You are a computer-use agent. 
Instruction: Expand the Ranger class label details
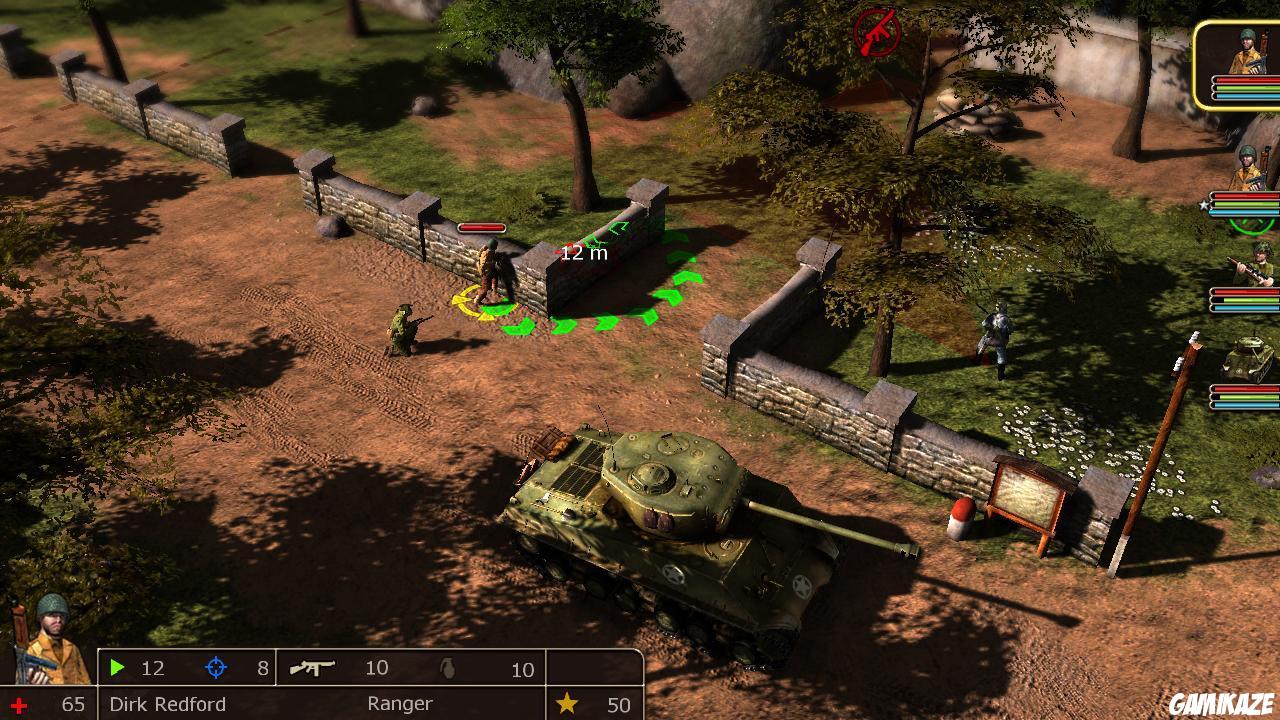coord(400,704)
